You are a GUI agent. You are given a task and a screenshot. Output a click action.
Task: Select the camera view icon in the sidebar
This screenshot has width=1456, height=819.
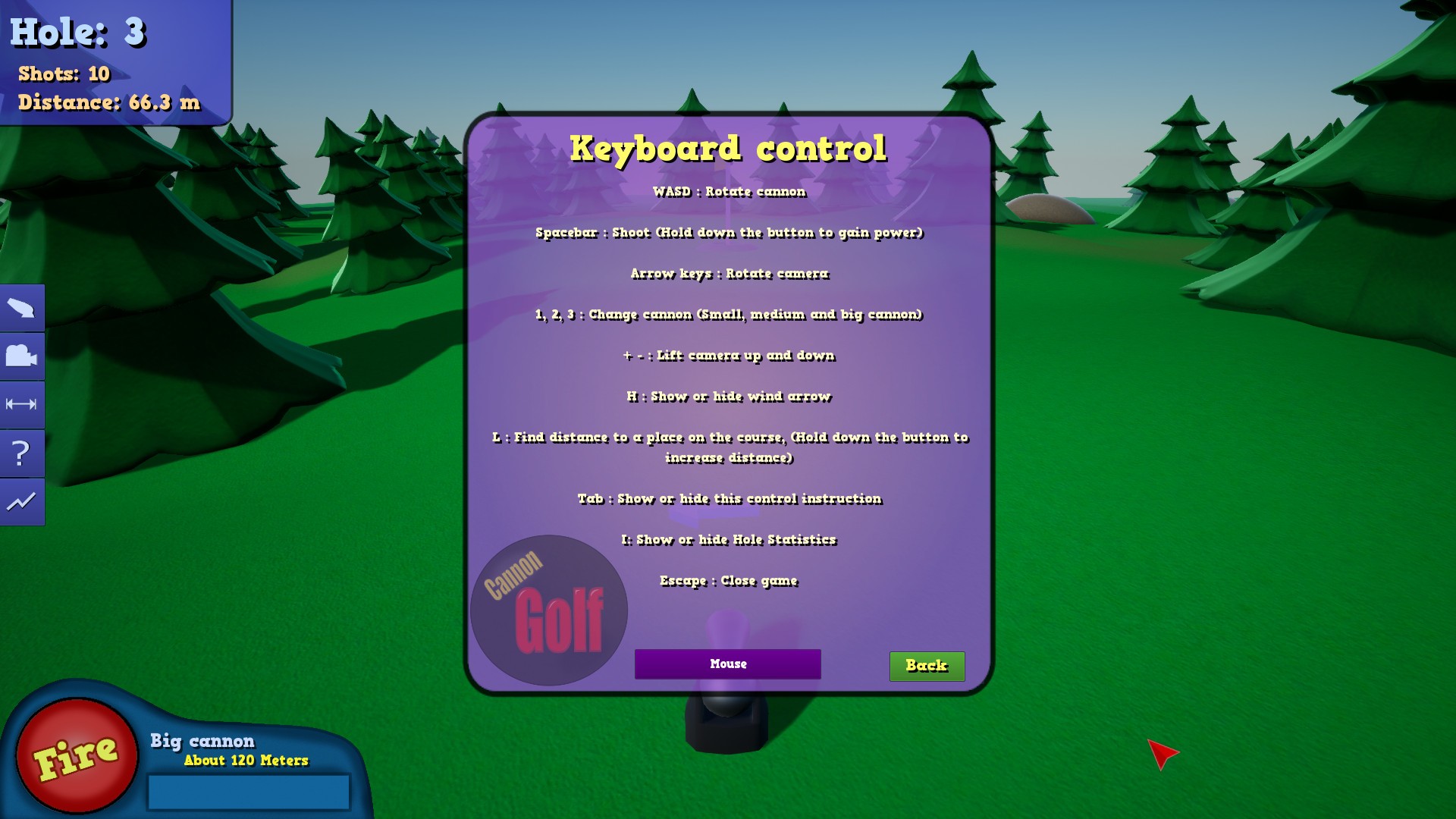22,356
